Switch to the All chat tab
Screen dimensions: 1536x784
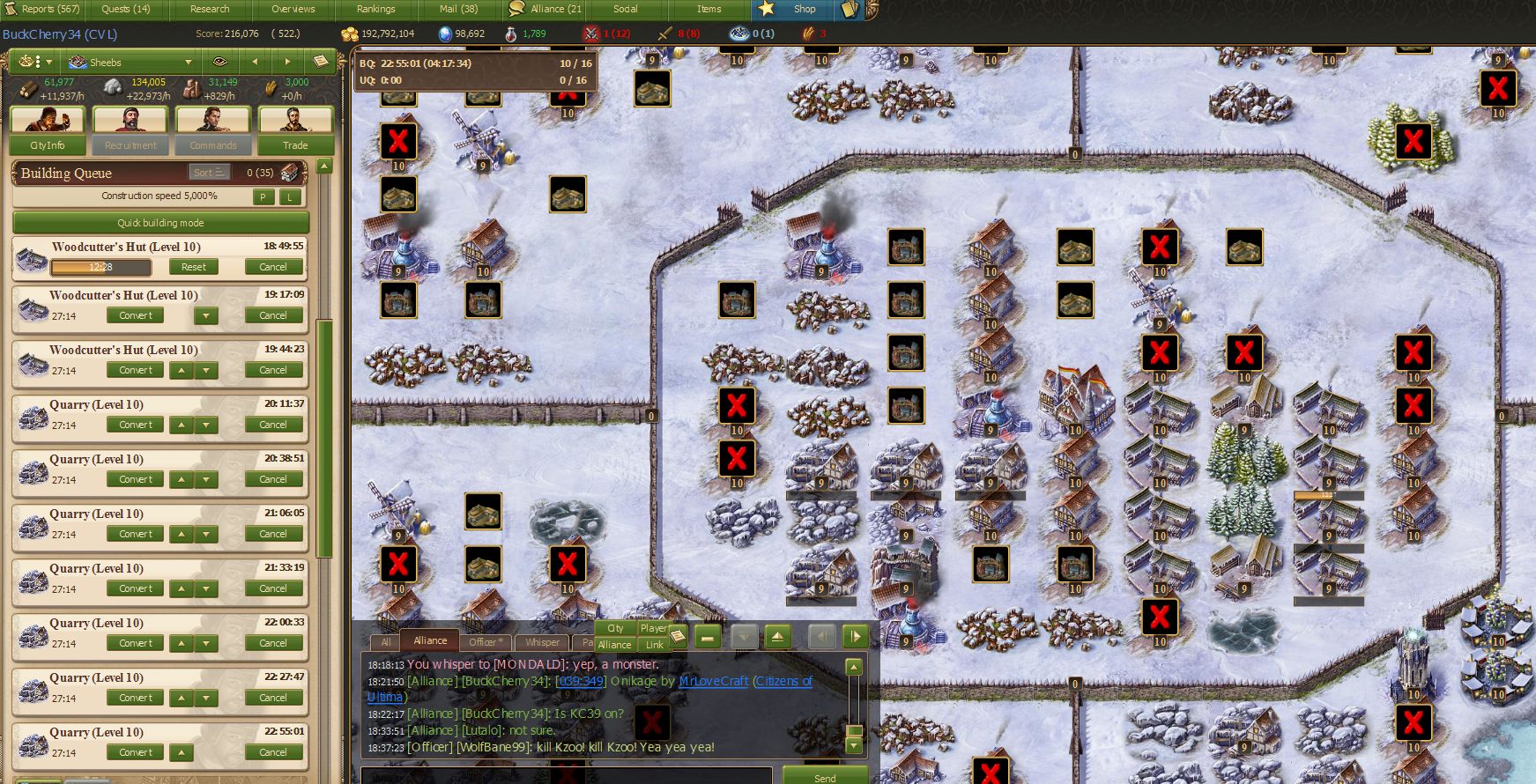pyautogui.click(x=385, y=642)
